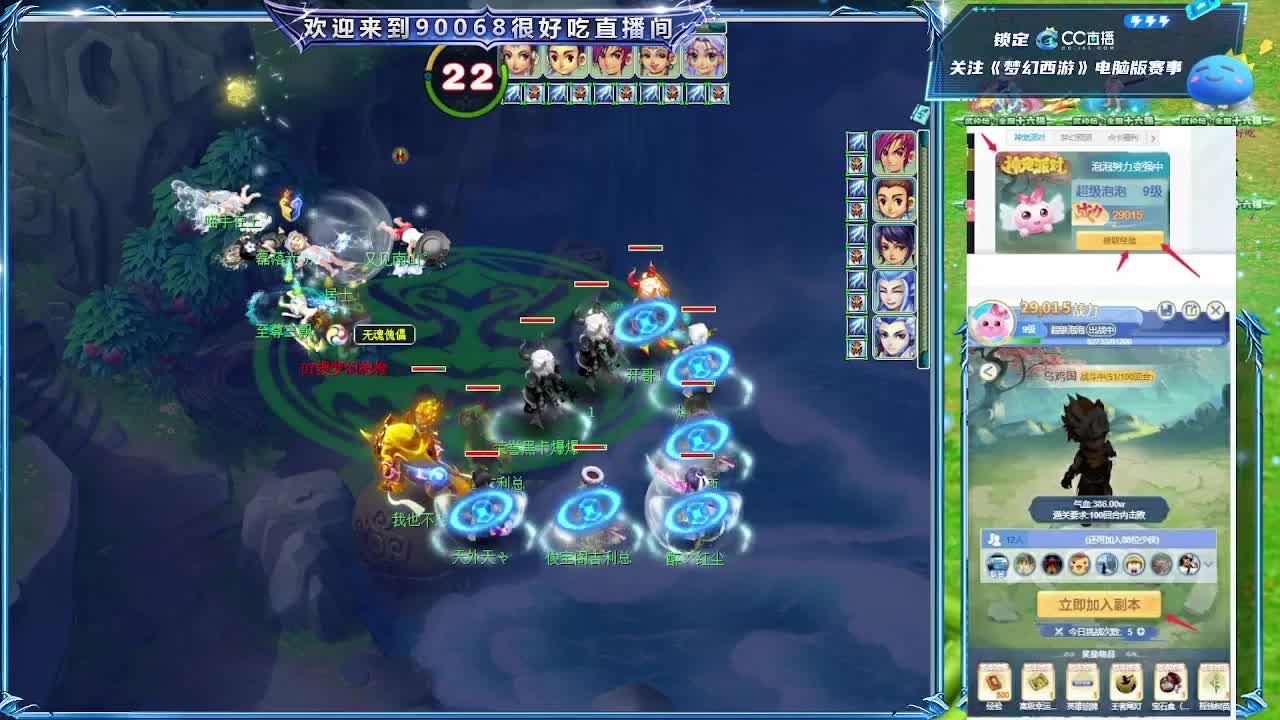Expand the hidden tabs with the right arrow chevron

click(x=1153, y=139)
